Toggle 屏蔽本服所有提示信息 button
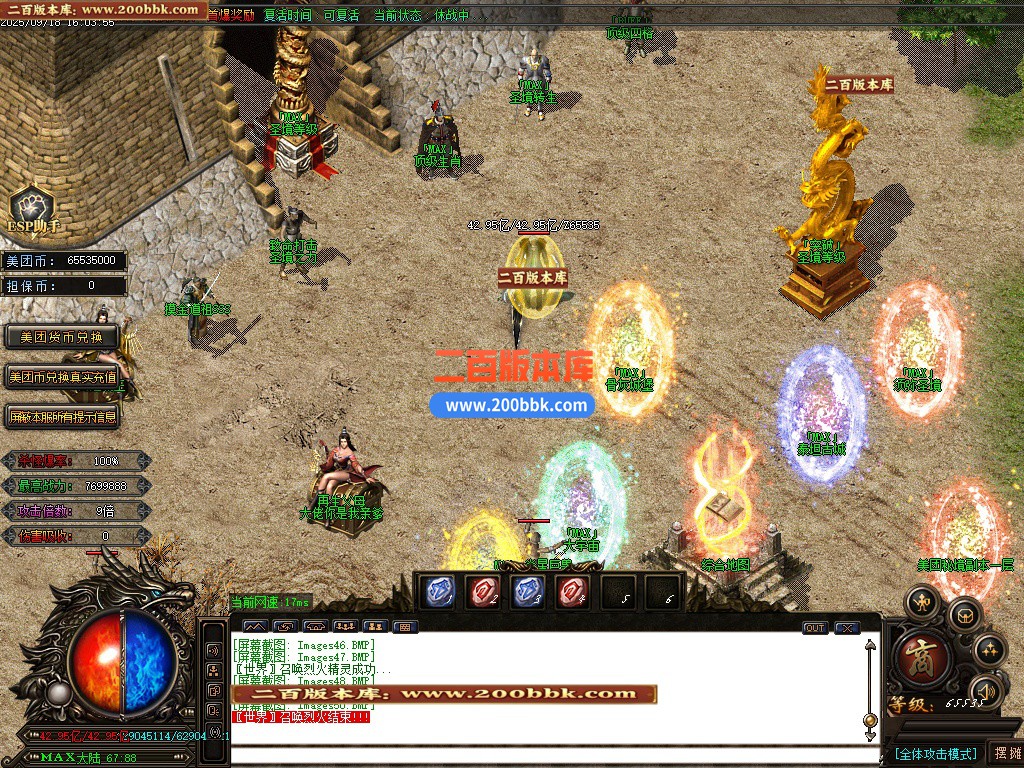This screenshot has height=768, width=1024. coord(62,416)
